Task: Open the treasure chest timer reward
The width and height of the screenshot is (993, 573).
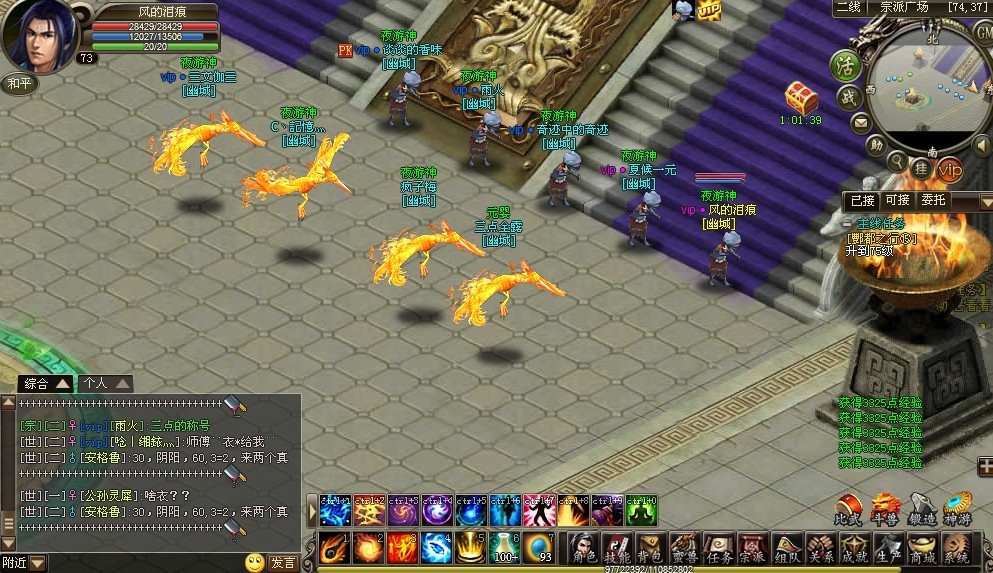Action: (x=801, y=98)
